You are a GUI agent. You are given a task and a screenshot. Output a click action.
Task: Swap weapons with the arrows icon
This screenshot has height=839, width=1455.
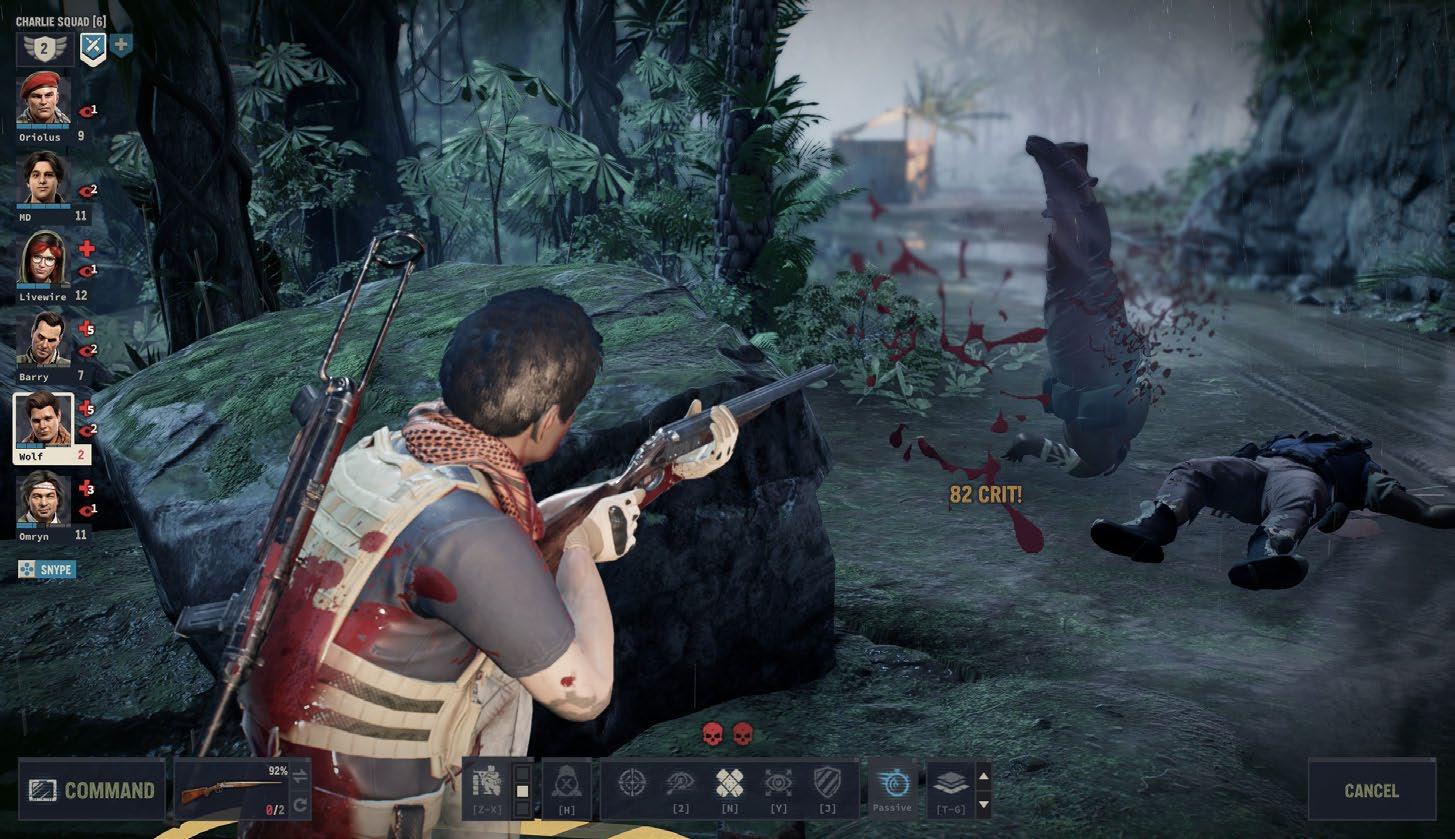pos(299,775)
